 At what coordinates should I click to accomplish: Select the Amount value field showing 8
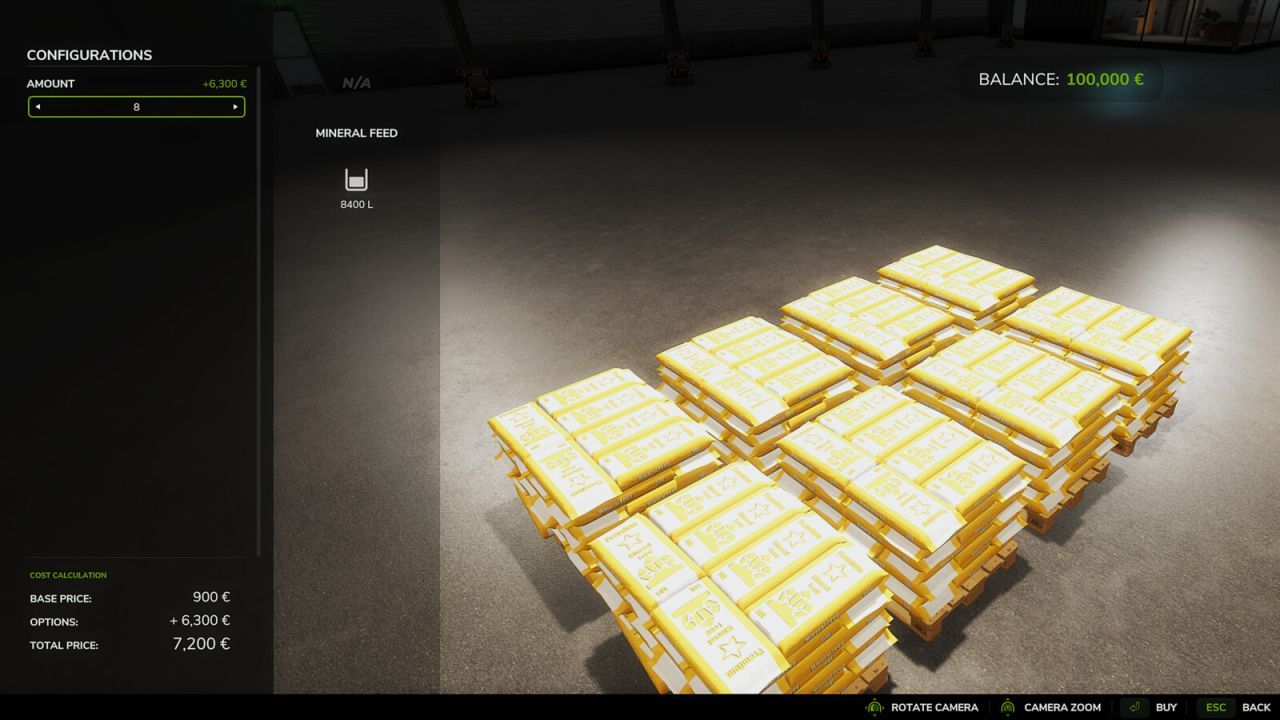pos(136,107)
